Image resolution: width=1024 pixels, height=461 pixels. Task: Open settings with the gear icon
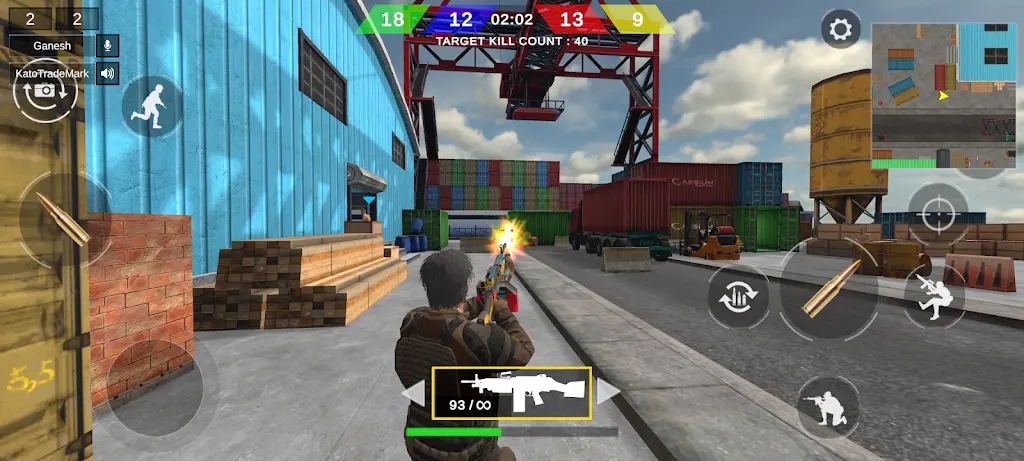[x=841, y=29]
